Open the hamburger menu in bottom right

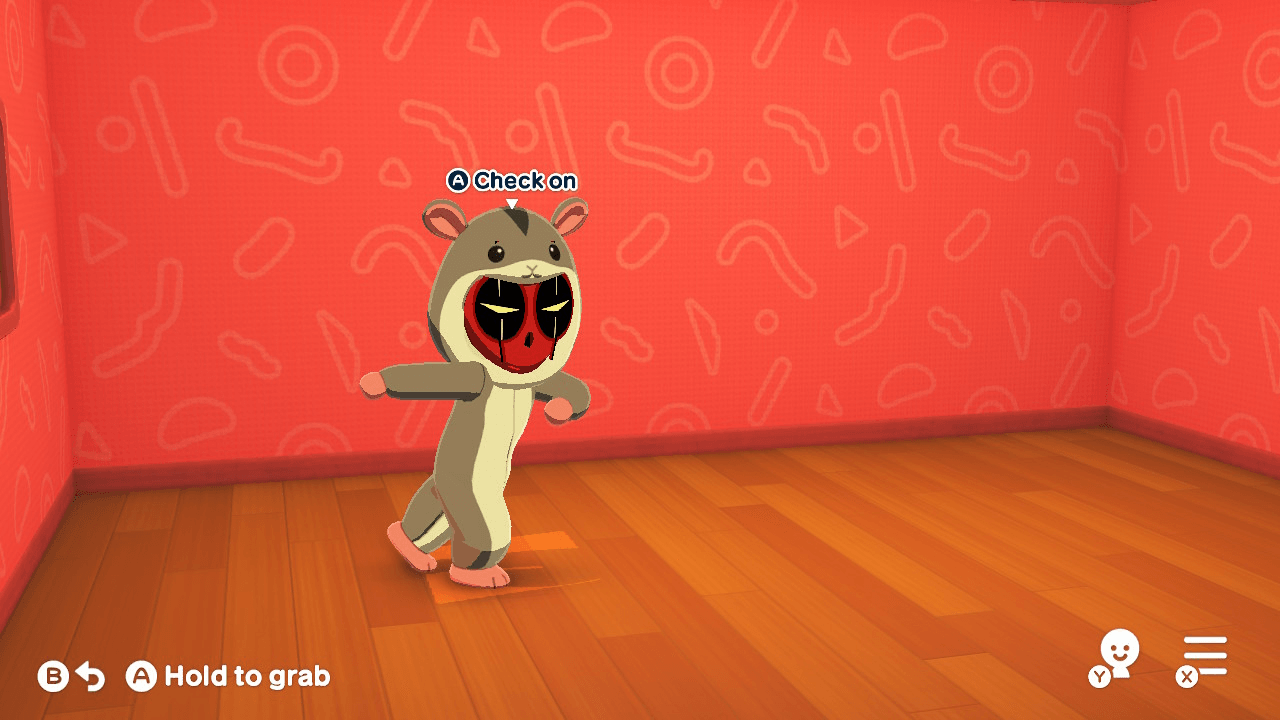click(x=1205, y=655)
